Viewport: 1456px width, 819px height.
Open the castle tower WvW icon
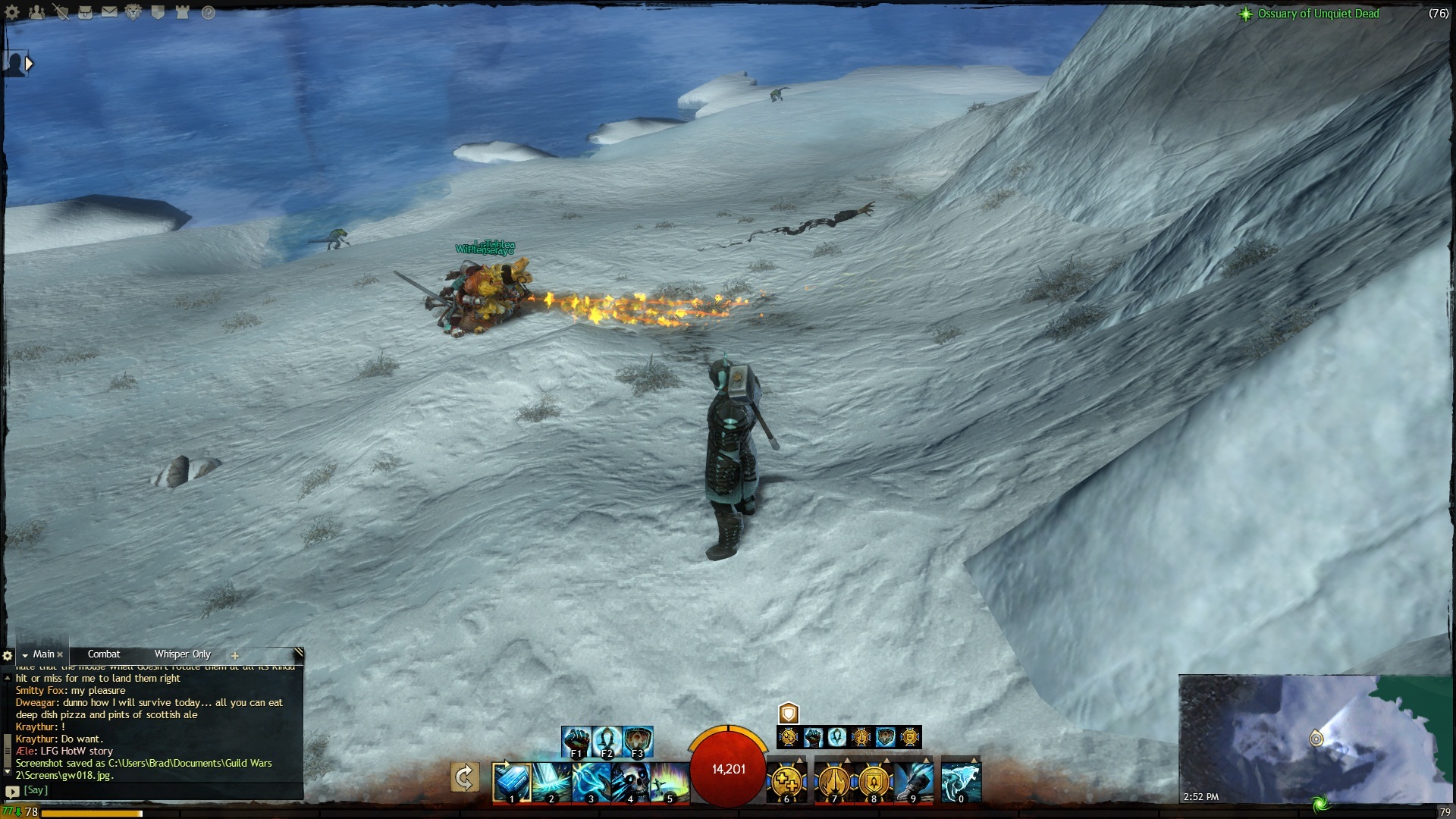point(182,12)
